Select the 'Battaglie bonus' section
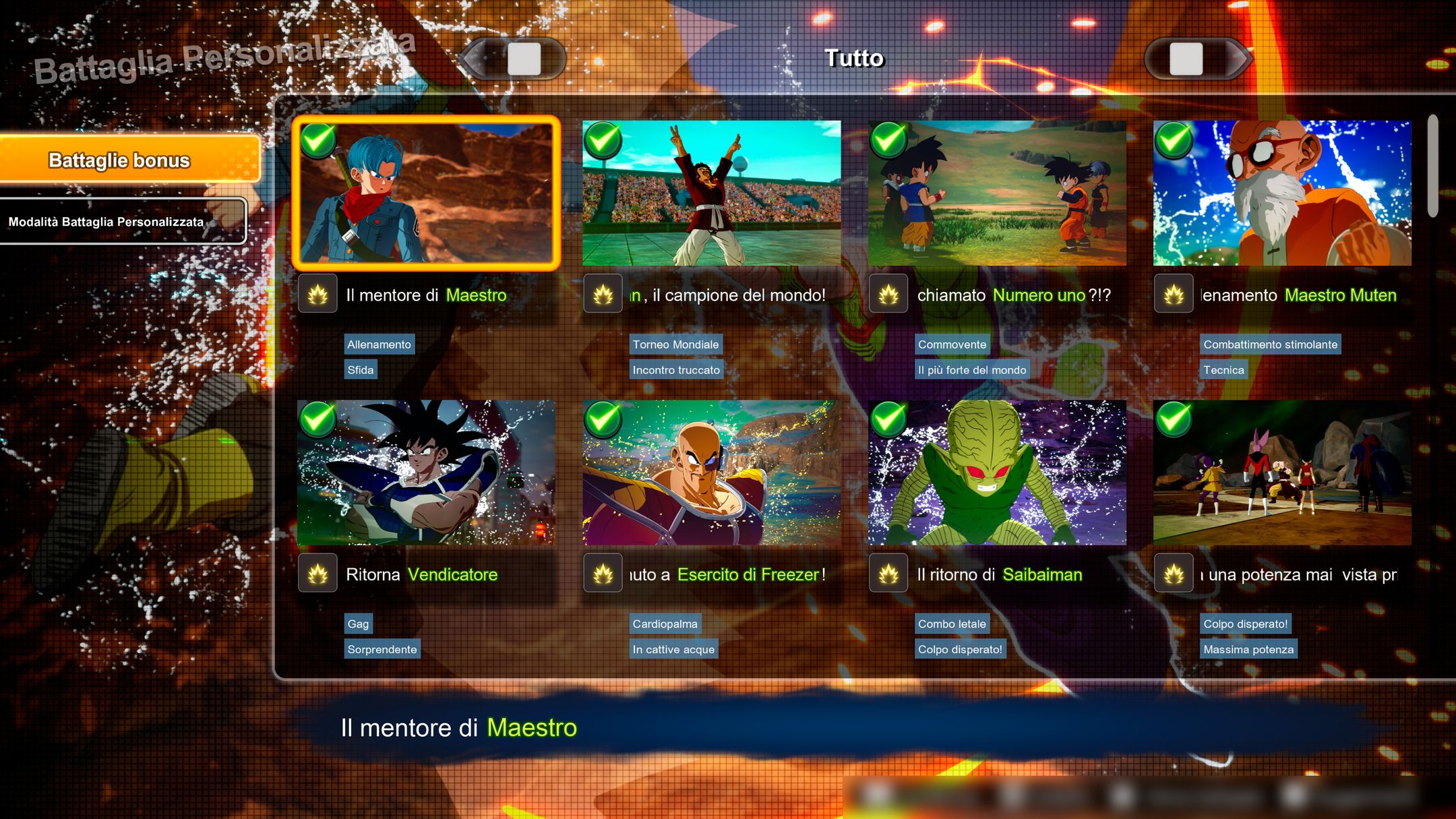 click(121, 161)
